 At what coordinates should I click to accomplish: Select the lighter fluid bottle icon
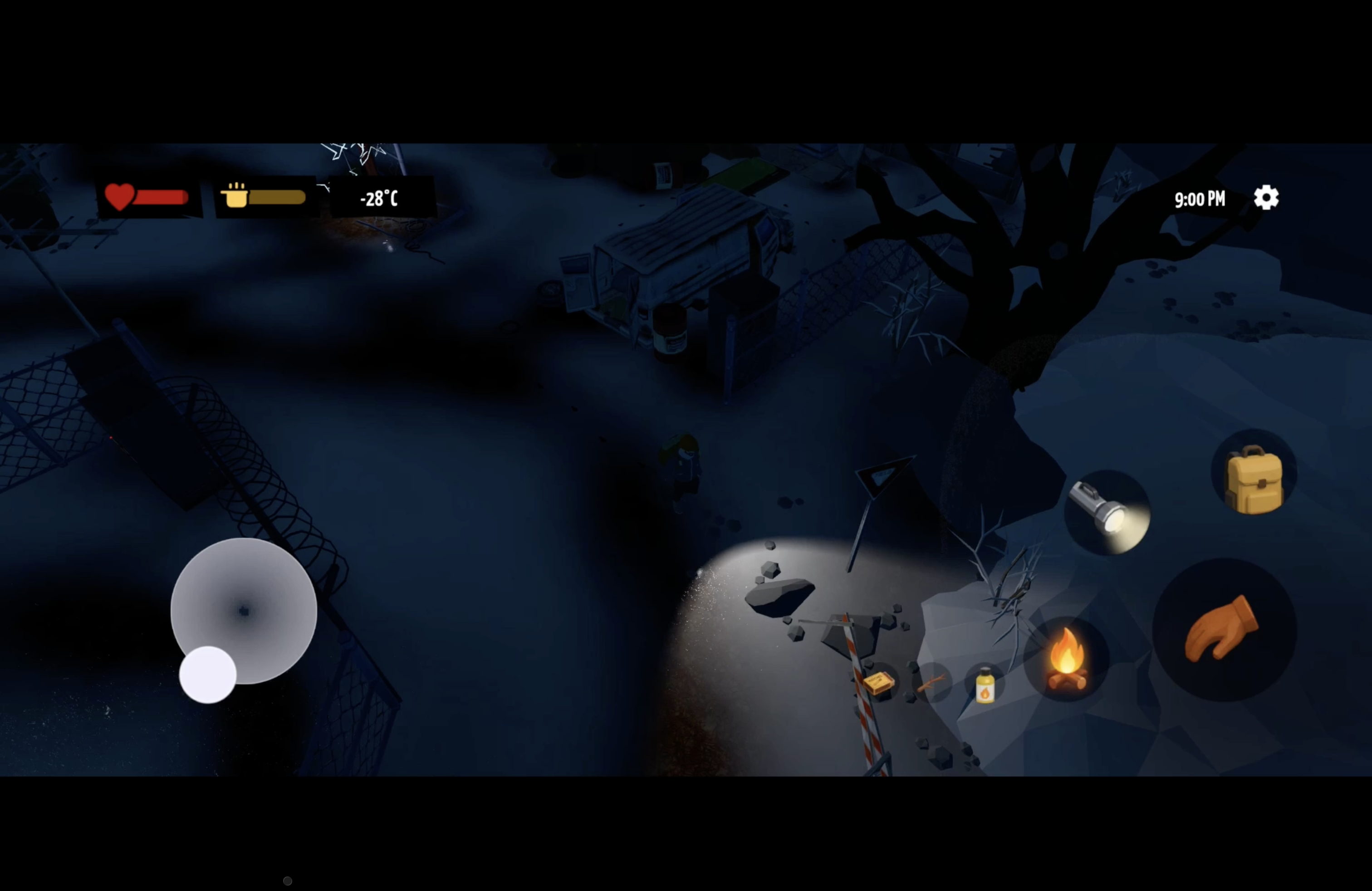[985, 685]
